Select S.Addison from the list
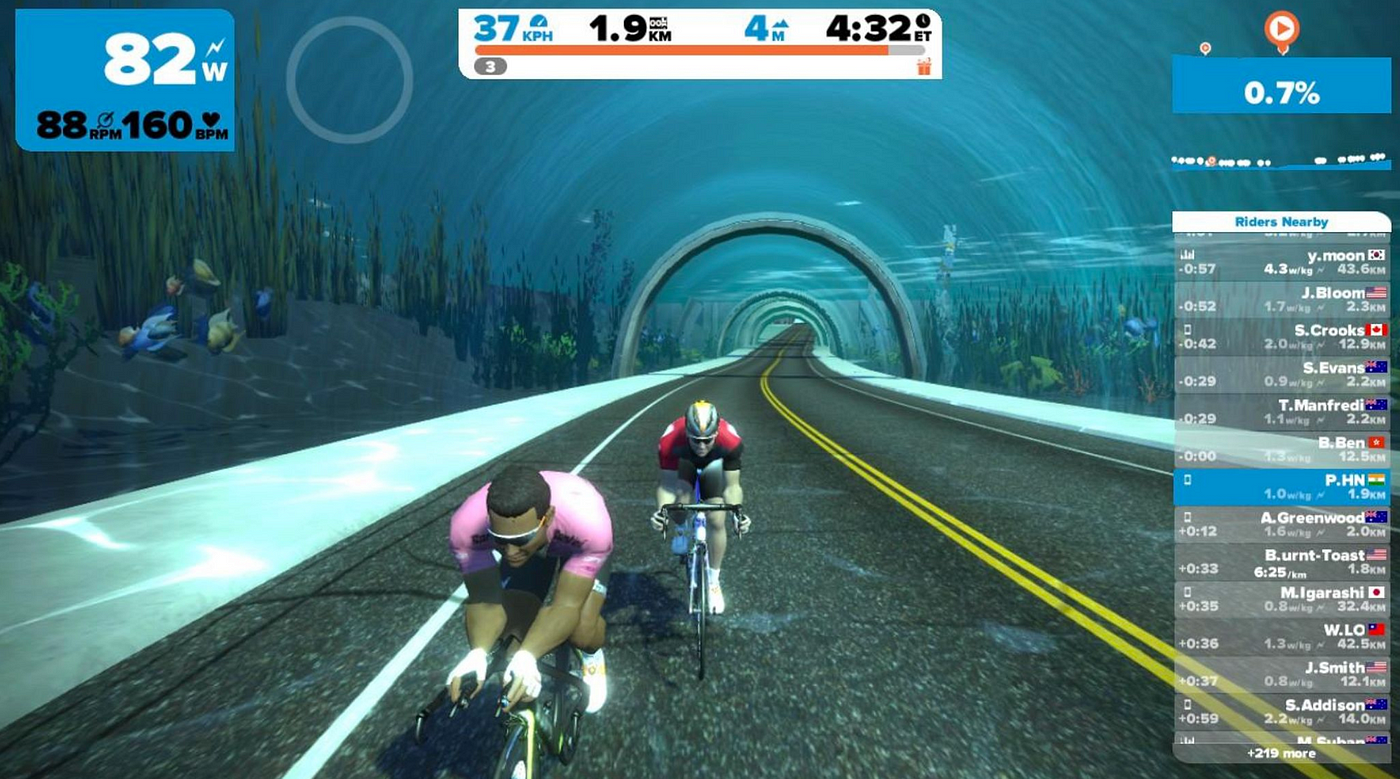 [1281, 711]
